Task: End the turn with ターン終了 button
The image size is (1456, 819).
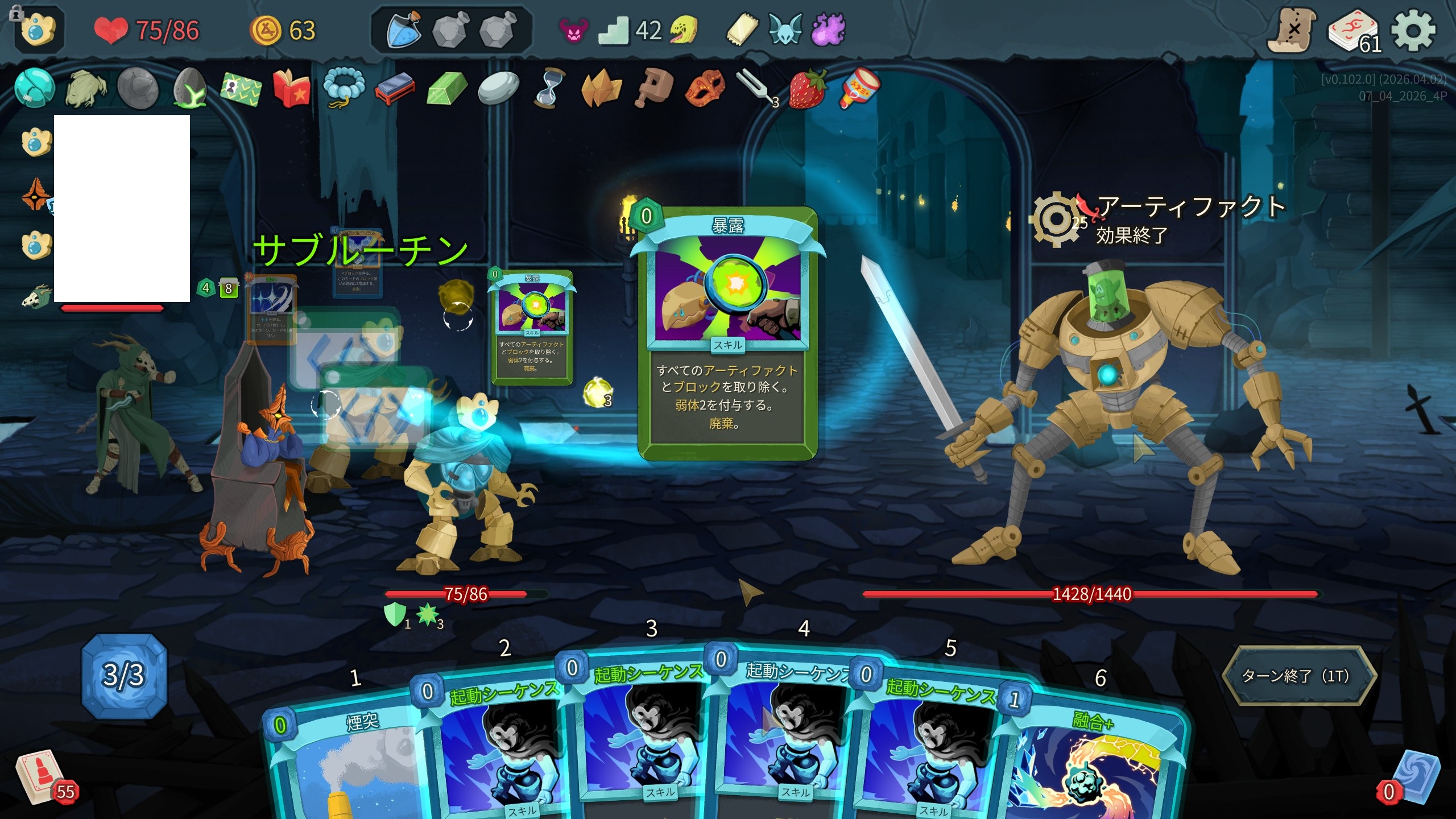Action: click(1298, 676)
